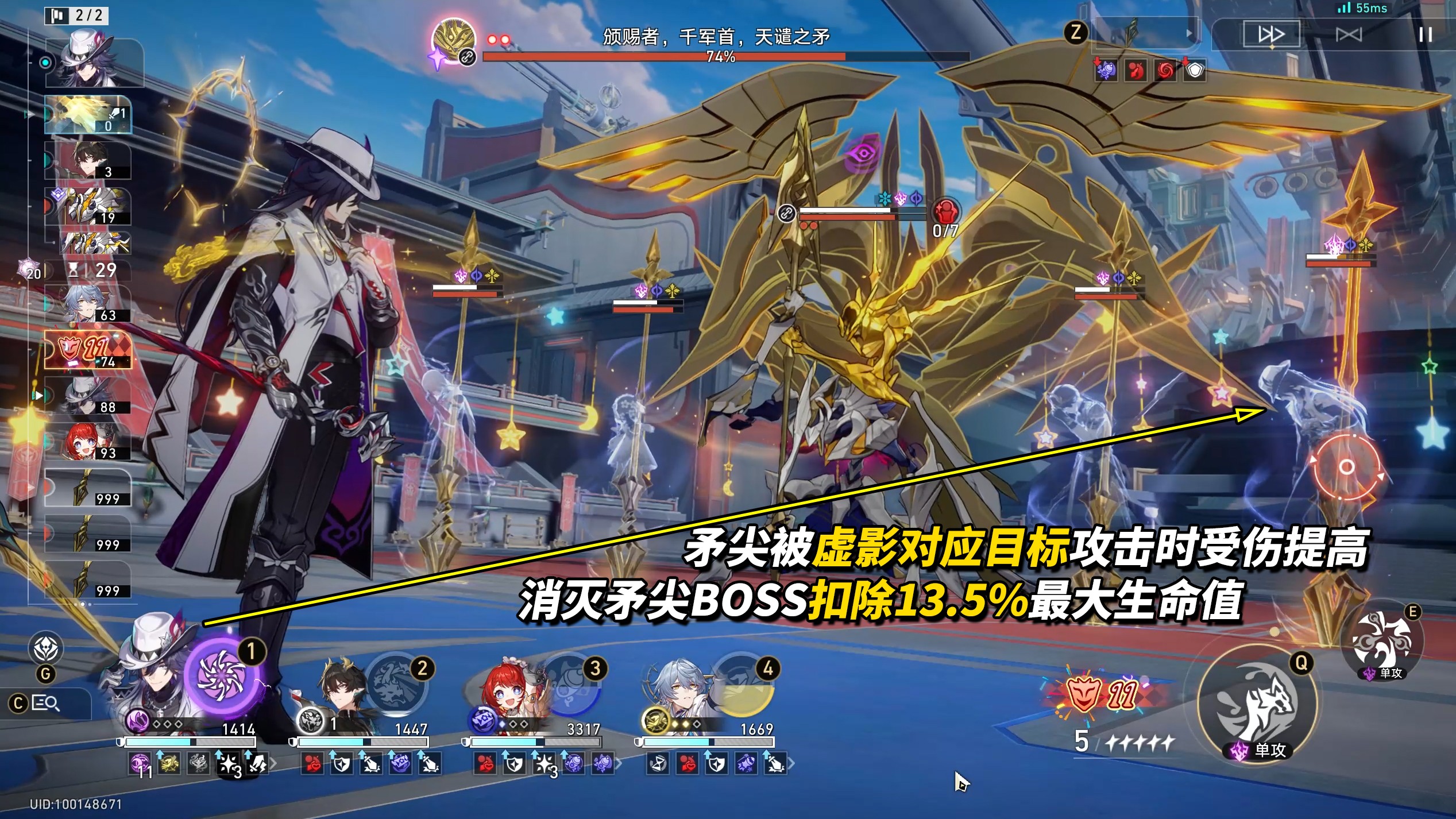The width and height of the screenshot is (1456, 819).
Task: Expand the first character's status effects arrow
Action: pos(273,764)
